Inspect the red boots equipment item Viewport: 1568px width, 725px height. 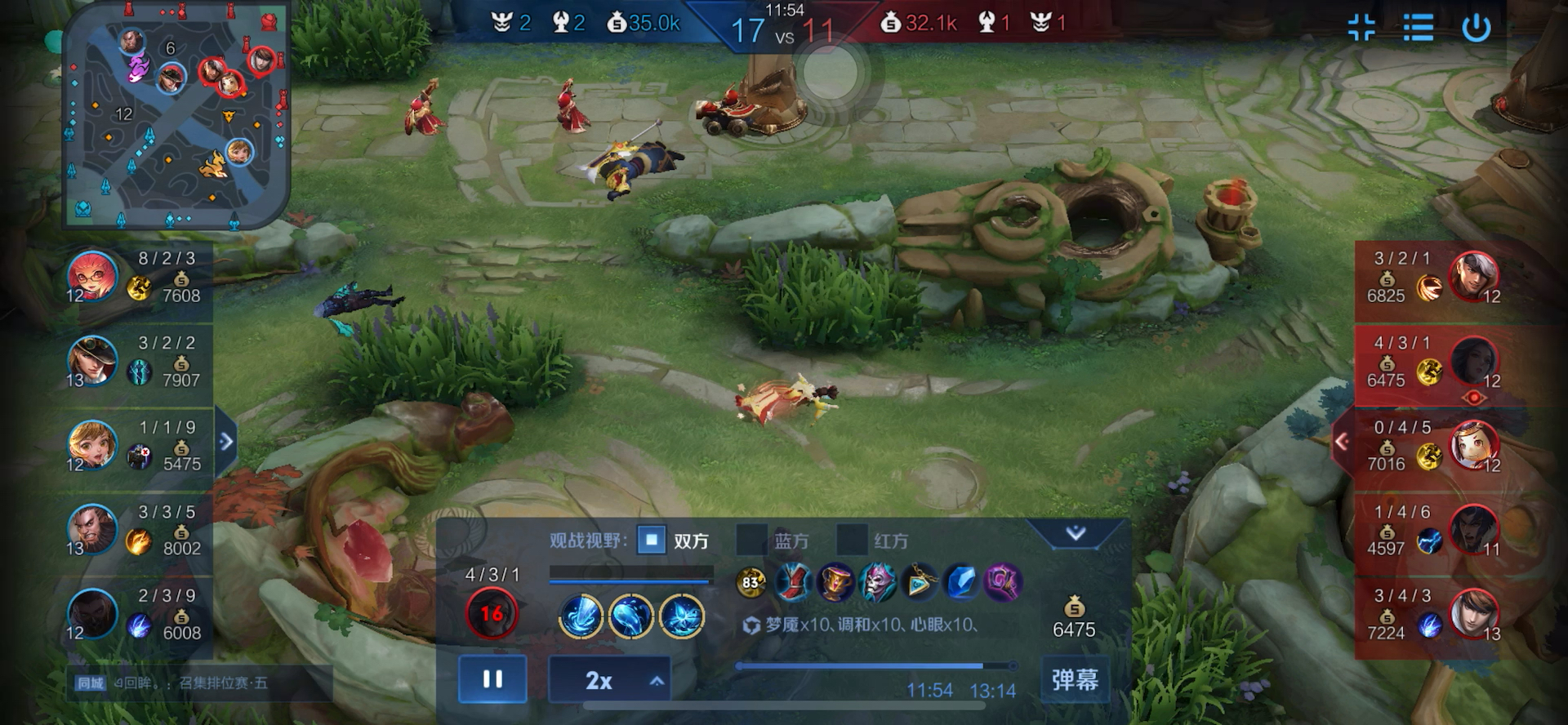(x=792, y=583)
